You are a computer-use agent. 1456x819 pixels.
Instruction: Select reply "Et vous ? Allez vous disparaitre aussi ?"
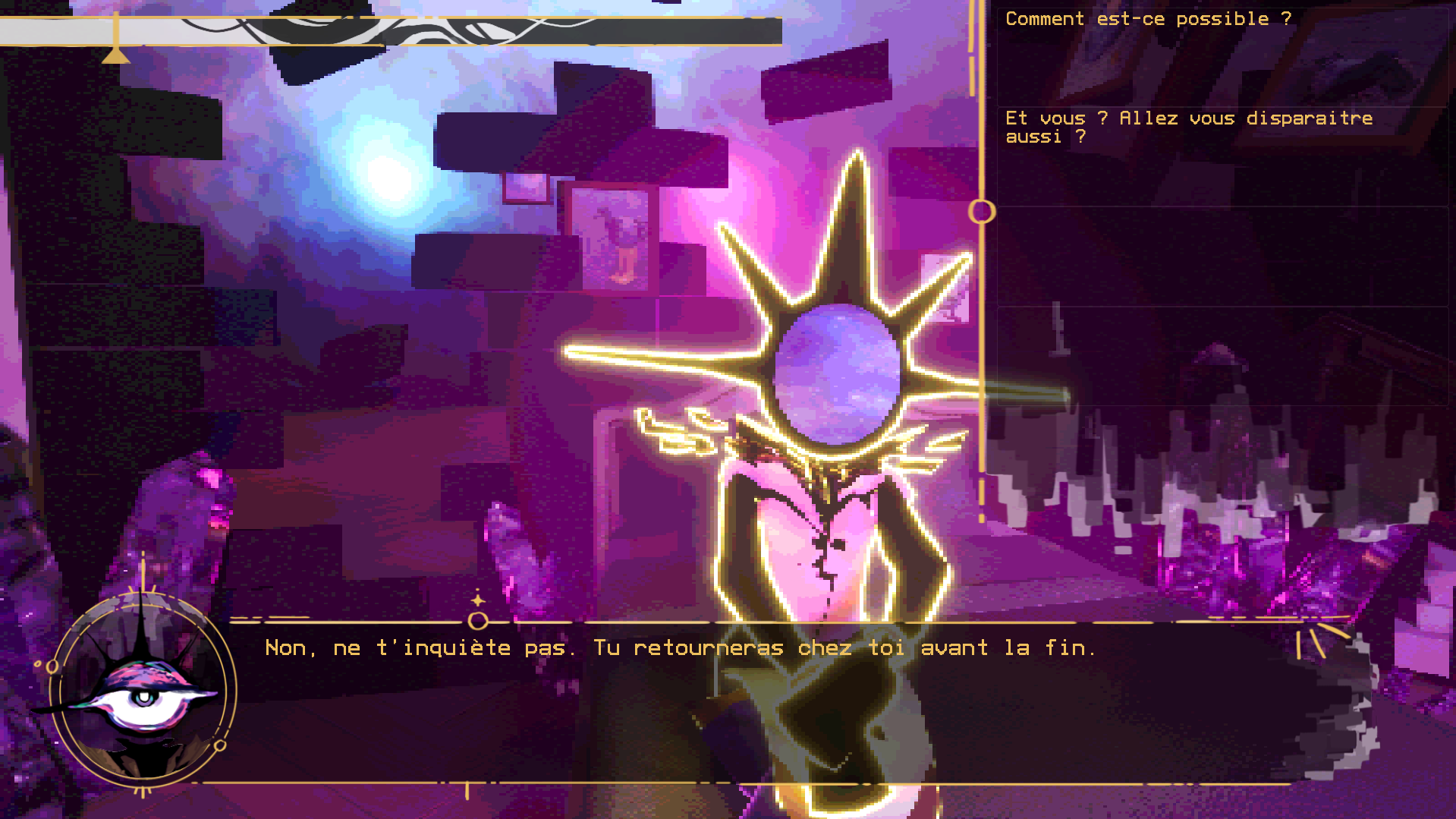[1188, 128]
